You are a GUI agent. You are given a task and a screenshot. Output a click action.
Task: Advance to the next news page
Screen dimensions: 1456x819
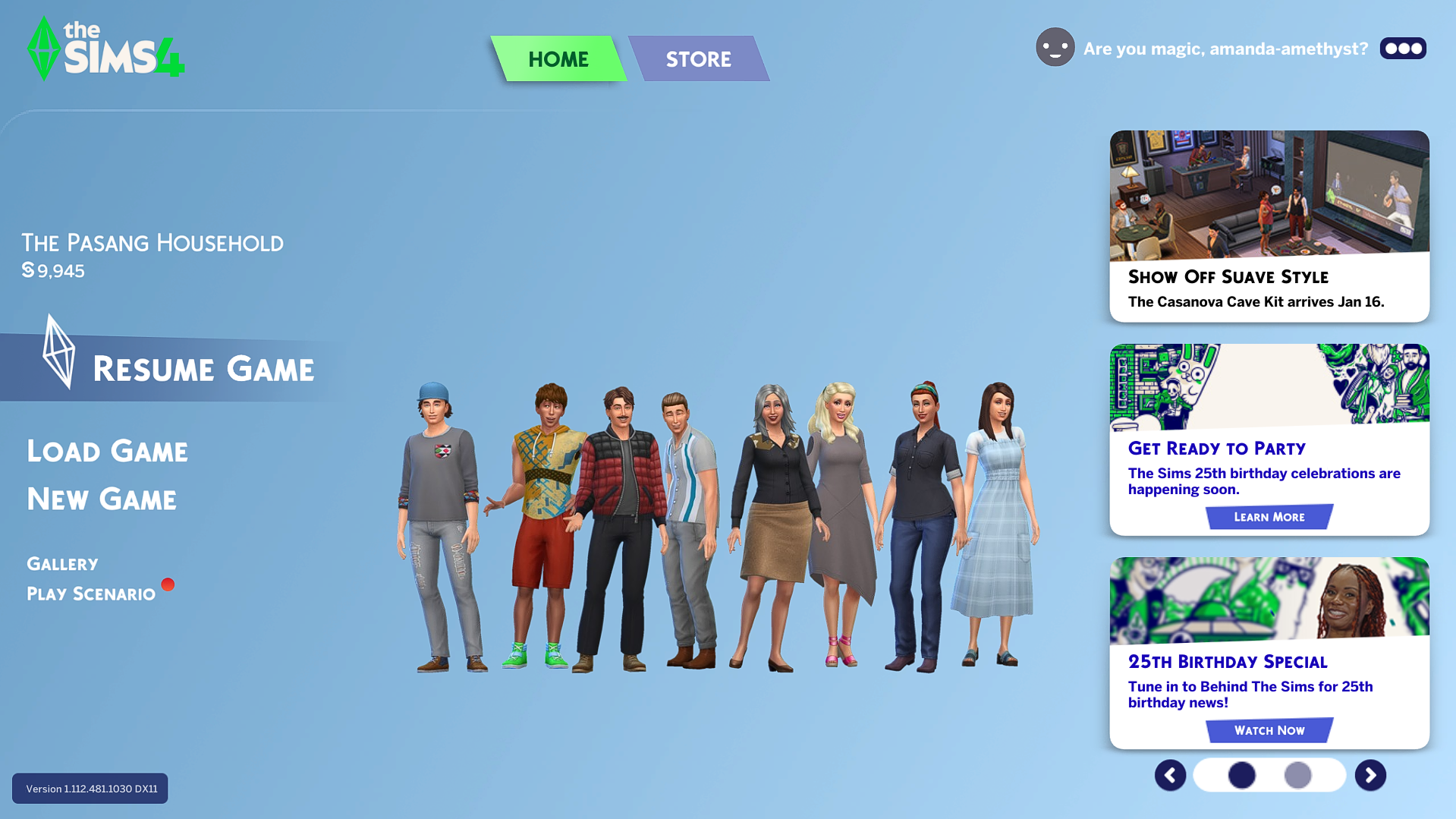(1370, 775)
